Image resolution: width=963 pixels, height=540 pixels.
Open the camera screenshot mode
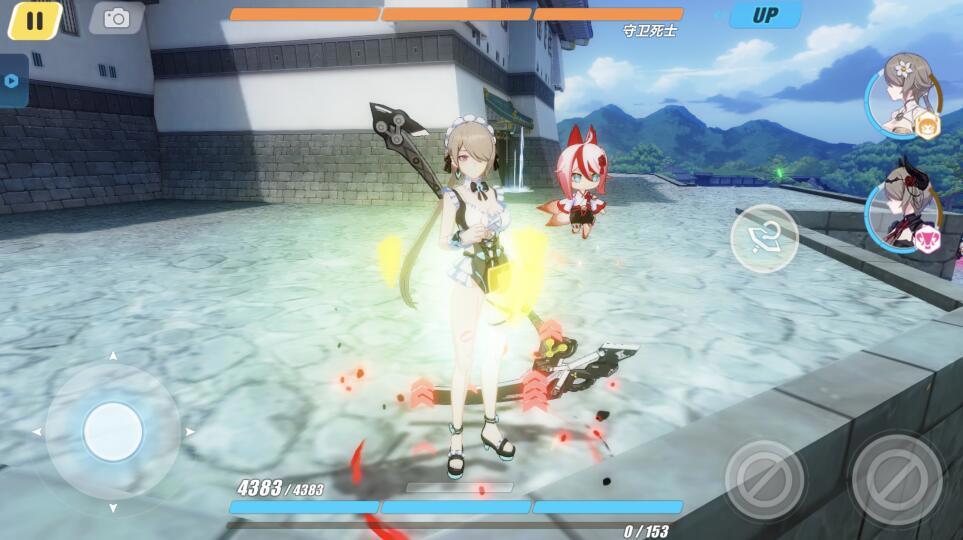point(116,18)
